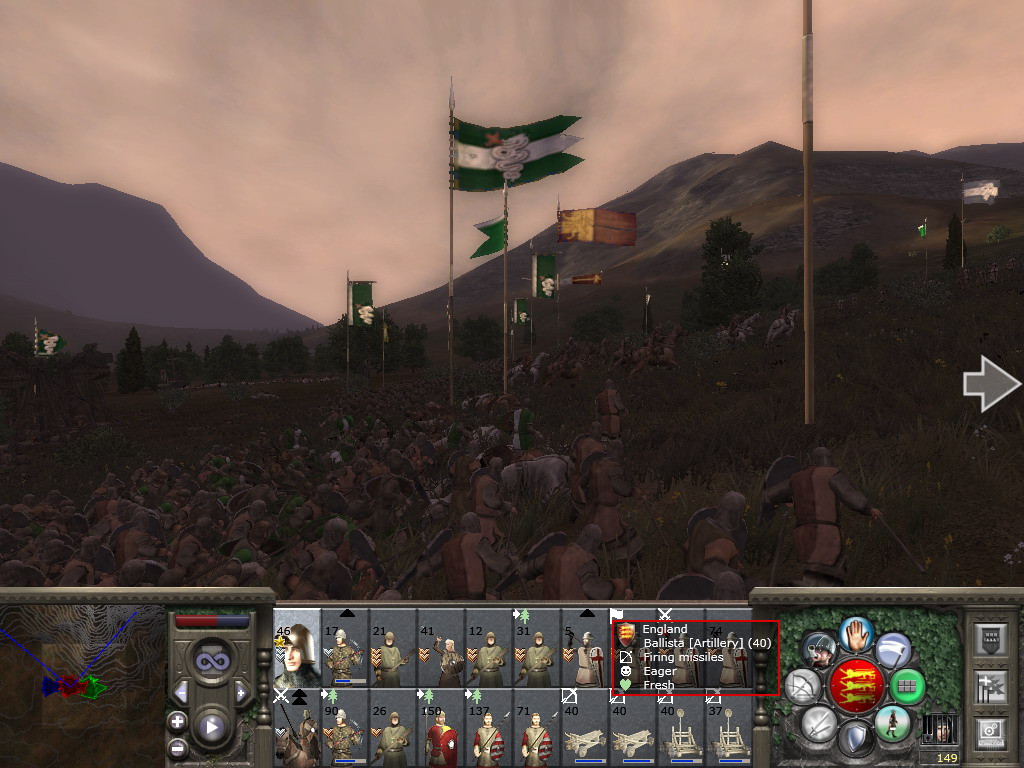Click the halt order hand button

856,634
